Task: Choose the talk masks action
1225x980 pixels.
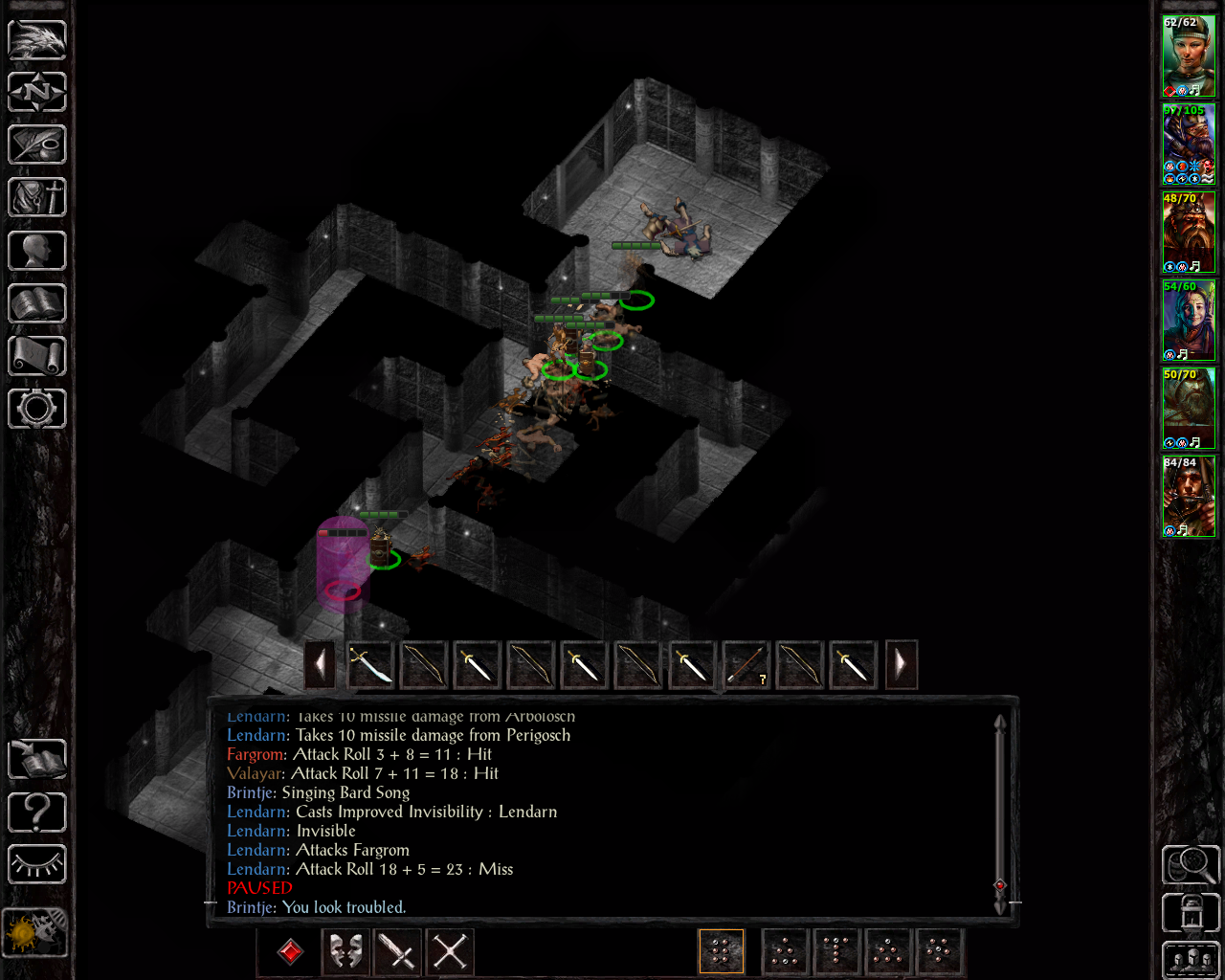Action: (345, 952)
